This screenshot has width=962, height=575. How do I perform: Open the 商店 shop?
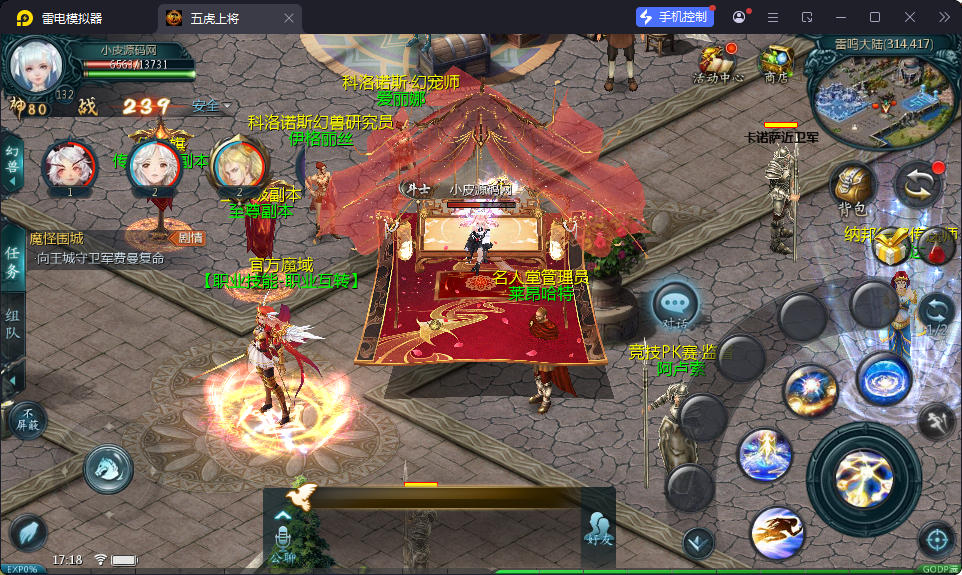(776, 62)
